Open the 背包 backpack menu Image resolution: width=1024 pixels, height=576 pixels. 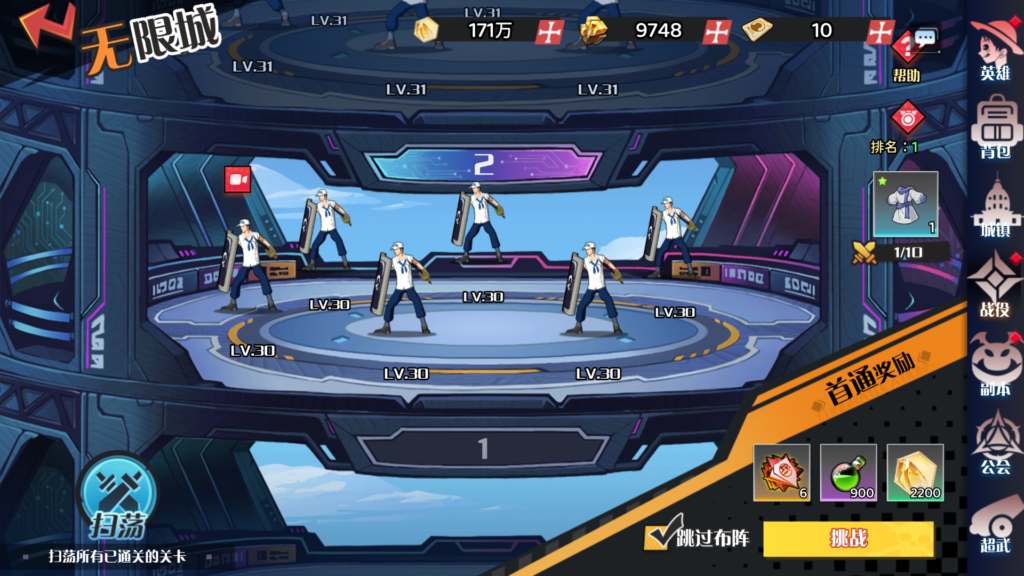coord(995,126)
